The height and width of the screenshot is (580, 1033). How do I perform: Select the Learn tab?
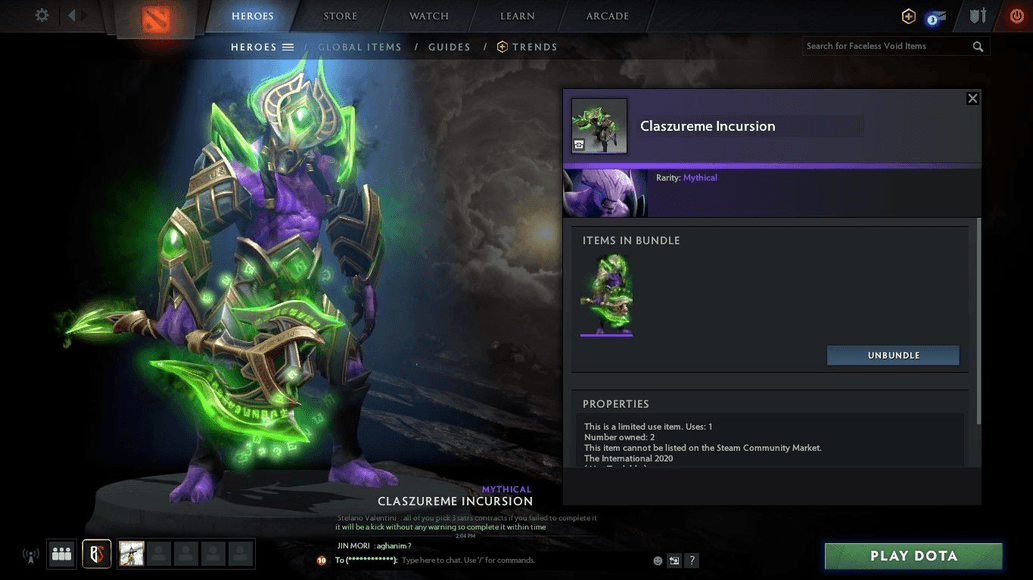517,16
